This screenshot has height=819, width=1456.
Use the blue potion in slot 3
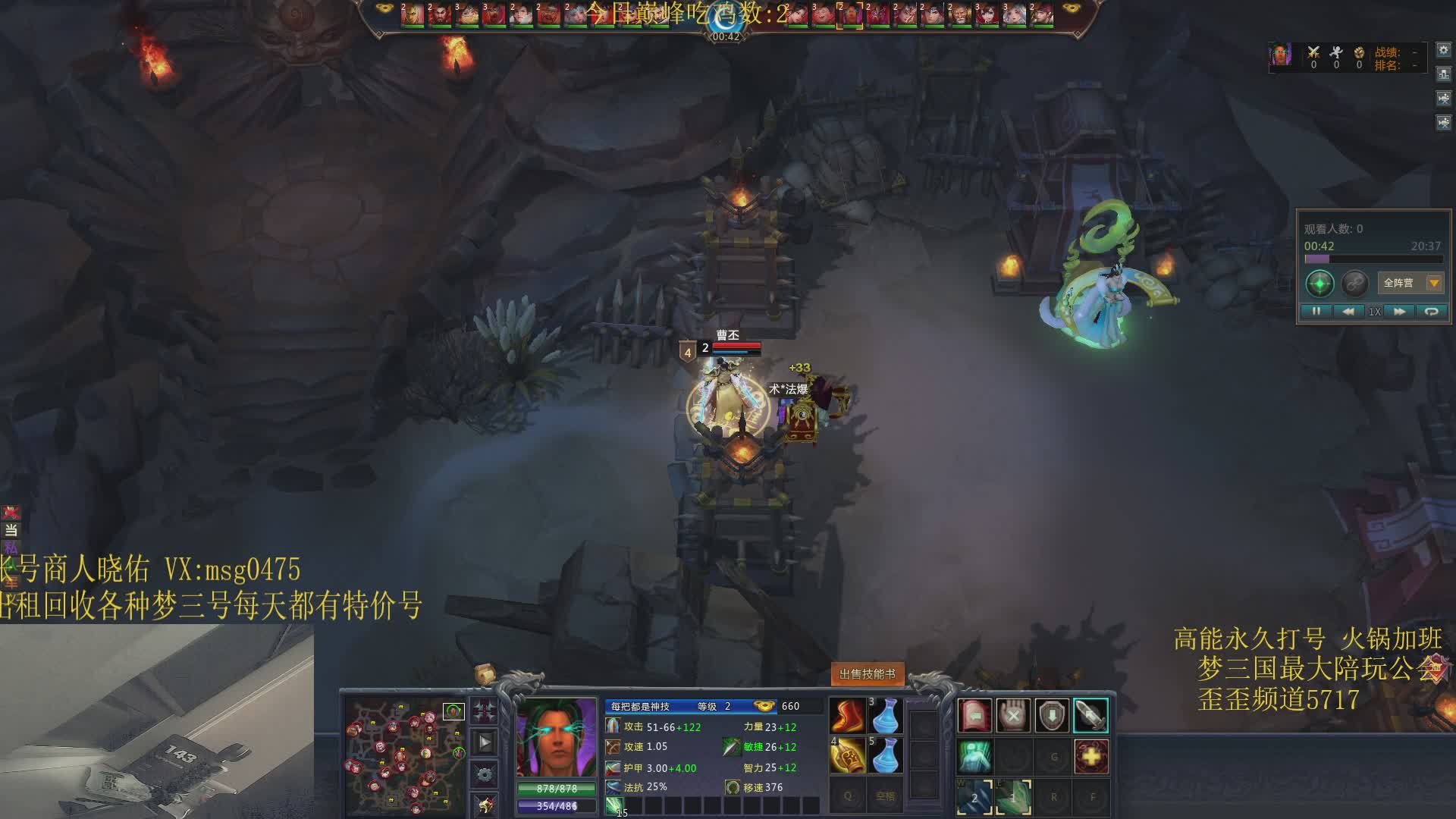[885, 715]
